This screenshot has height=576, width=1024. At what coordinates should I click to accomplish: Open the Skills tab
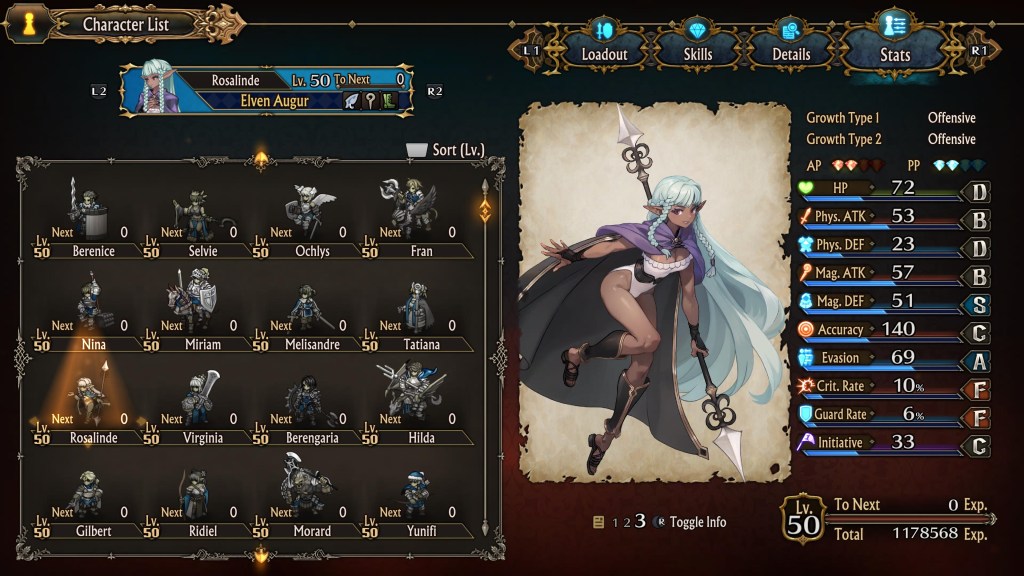[698, 44]
